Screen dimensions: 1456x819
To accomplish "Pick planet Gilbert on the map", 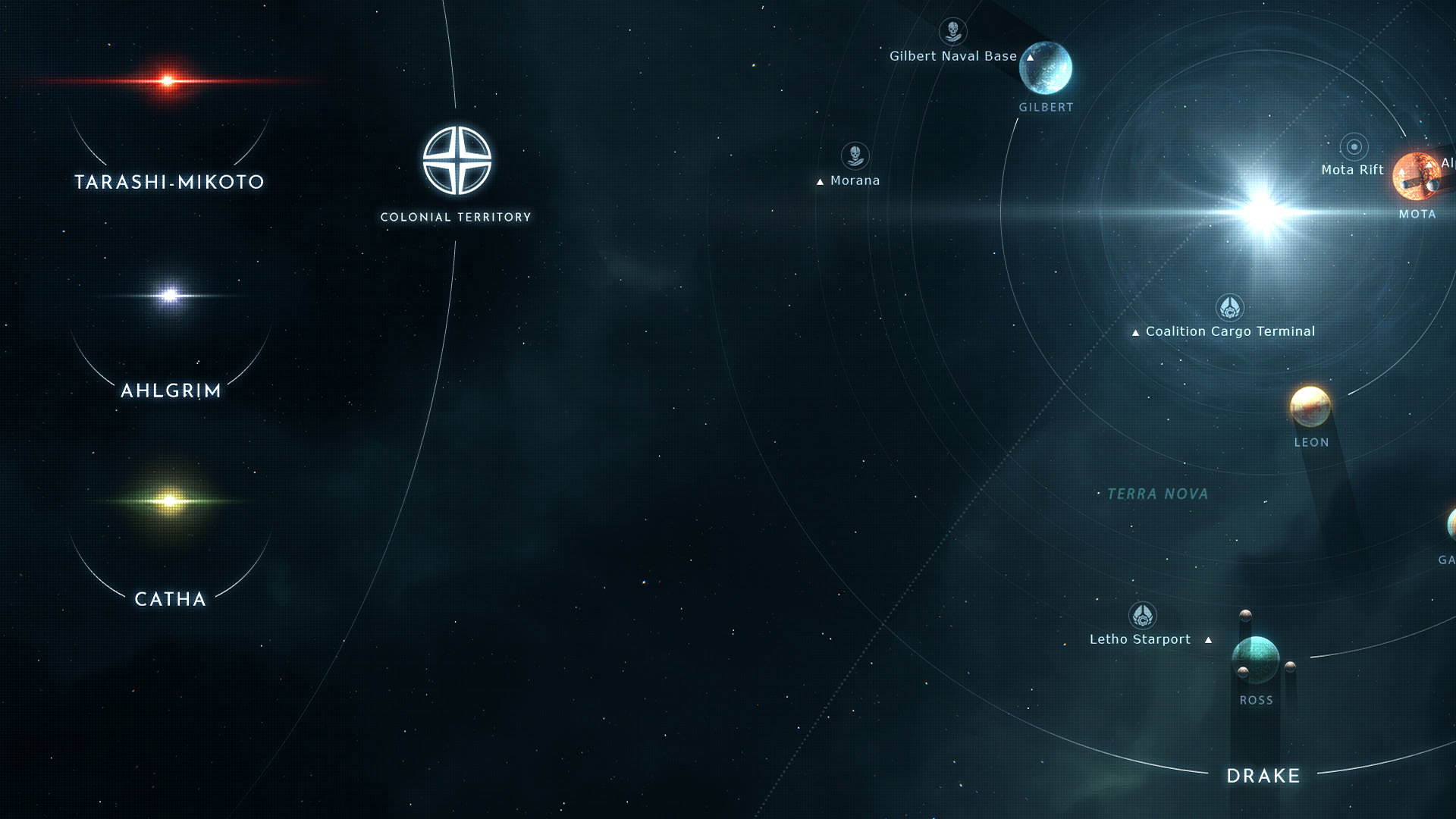I will click(x=1046, y=68).
